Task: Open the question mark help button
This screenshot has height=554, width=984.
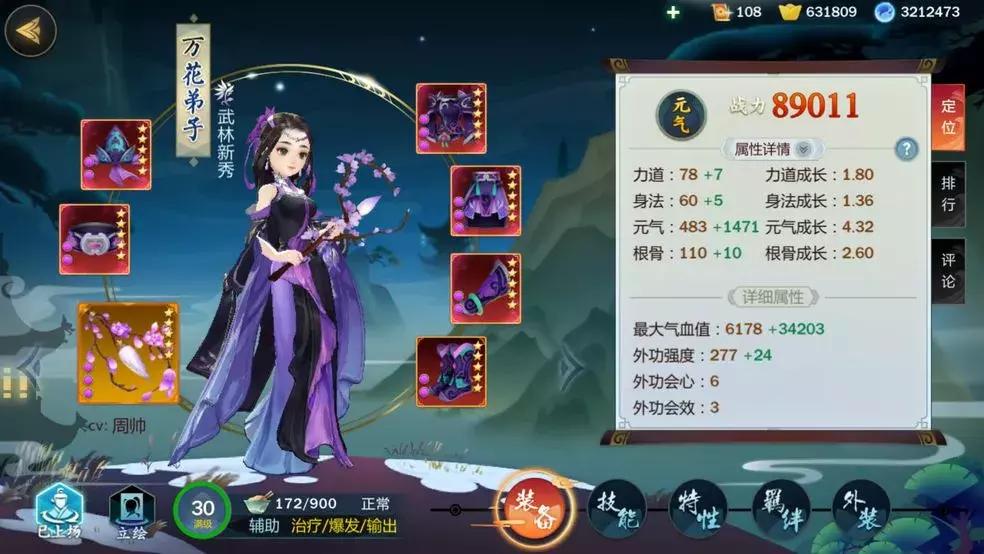Action: coord(906,149)
